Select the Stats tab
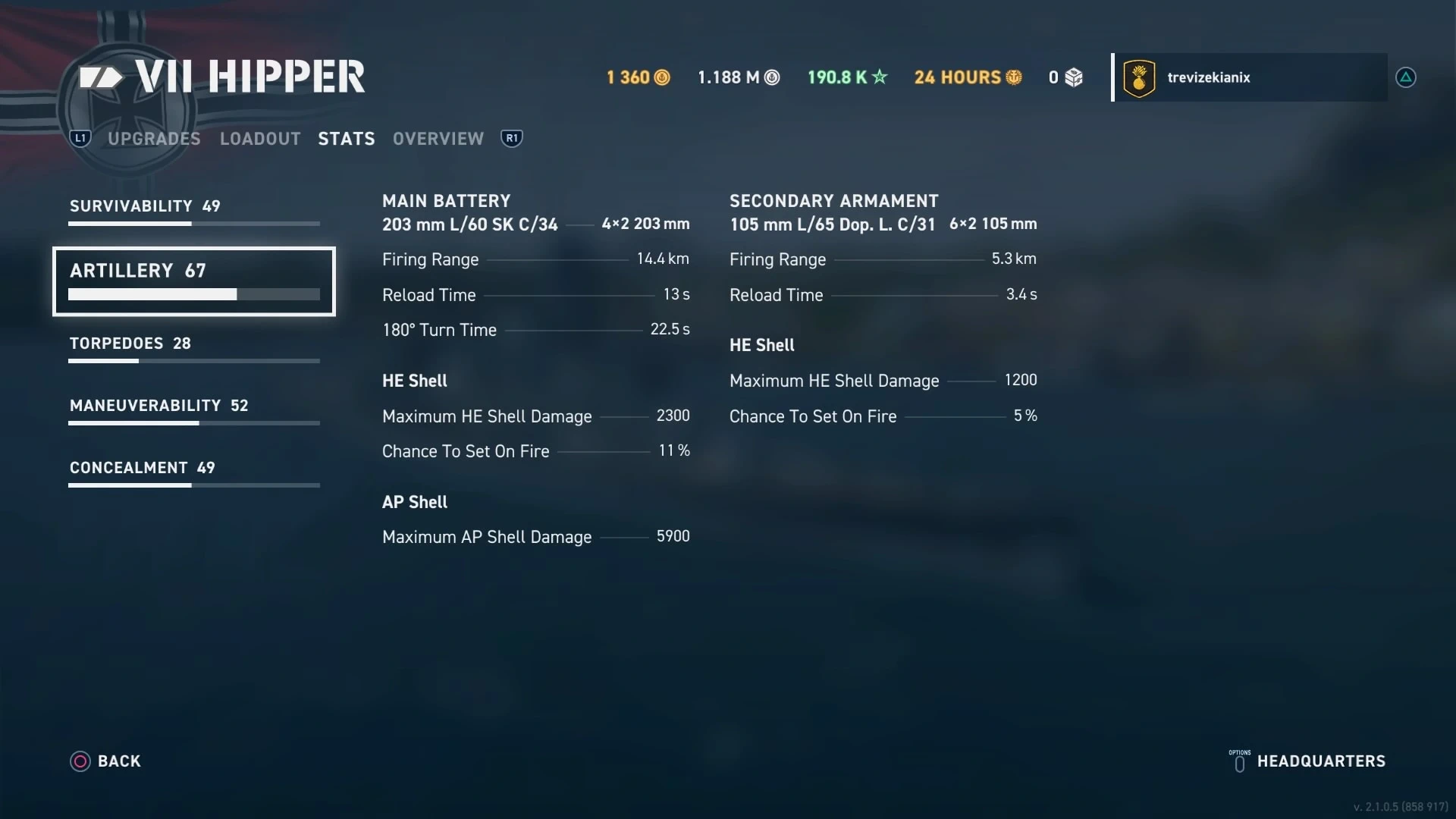The image size is (1456, 819). (x=347, y=139)
